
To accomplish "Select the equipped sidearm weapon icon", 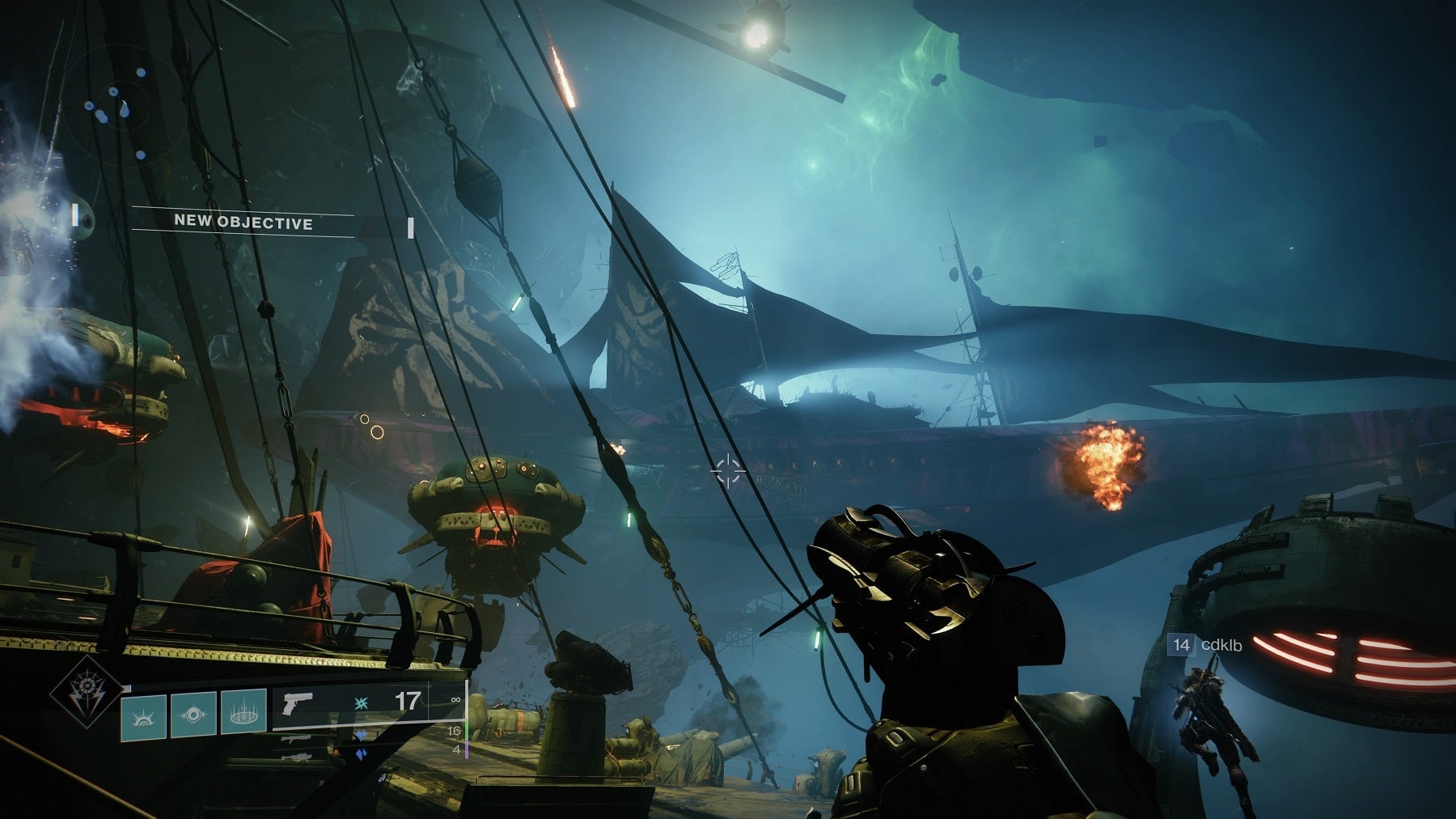I will [298, 705].
